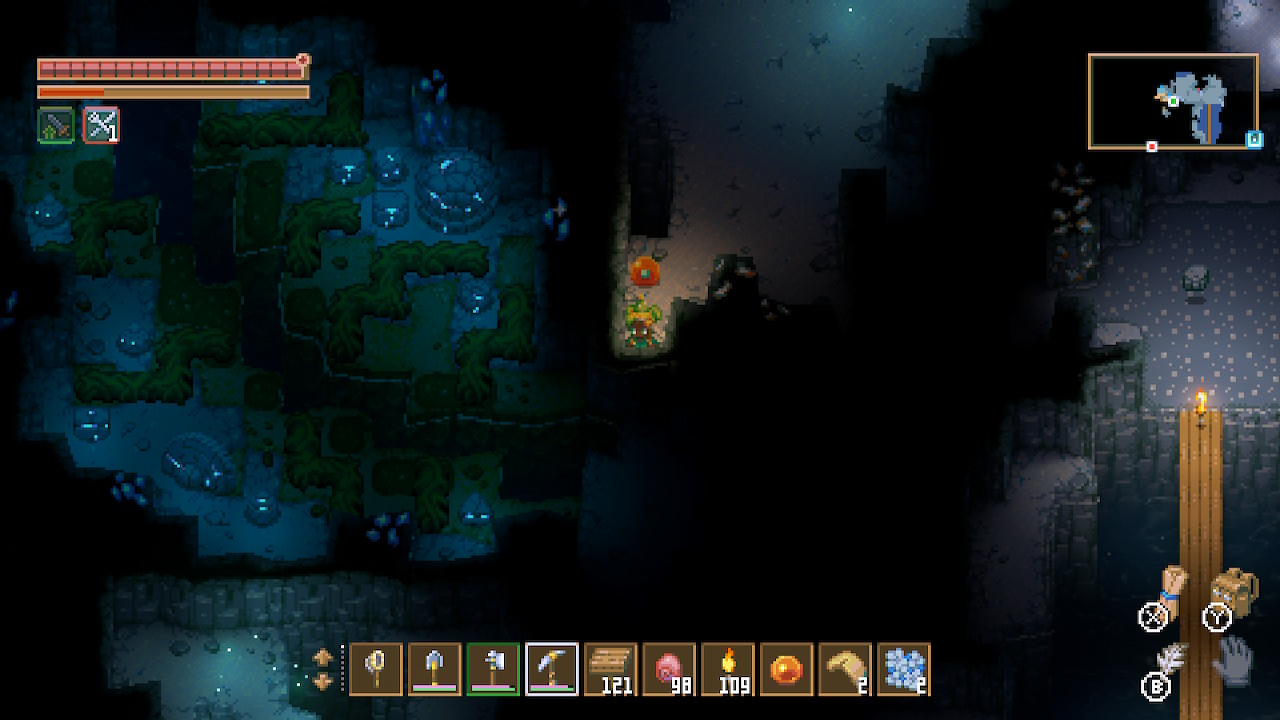
Task: Choose the blue crystal cluster slot
Action: [904, 669]
